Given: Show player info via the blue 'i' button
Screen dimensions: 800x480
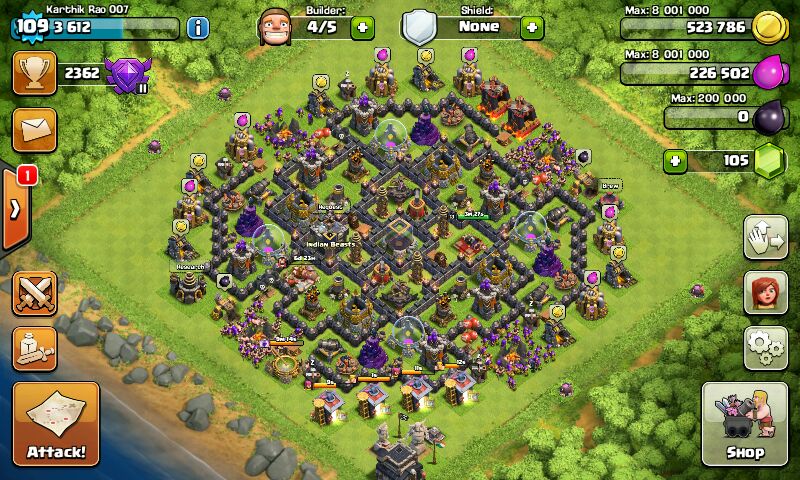Looking at the screenshot, I should coord(197,28).
